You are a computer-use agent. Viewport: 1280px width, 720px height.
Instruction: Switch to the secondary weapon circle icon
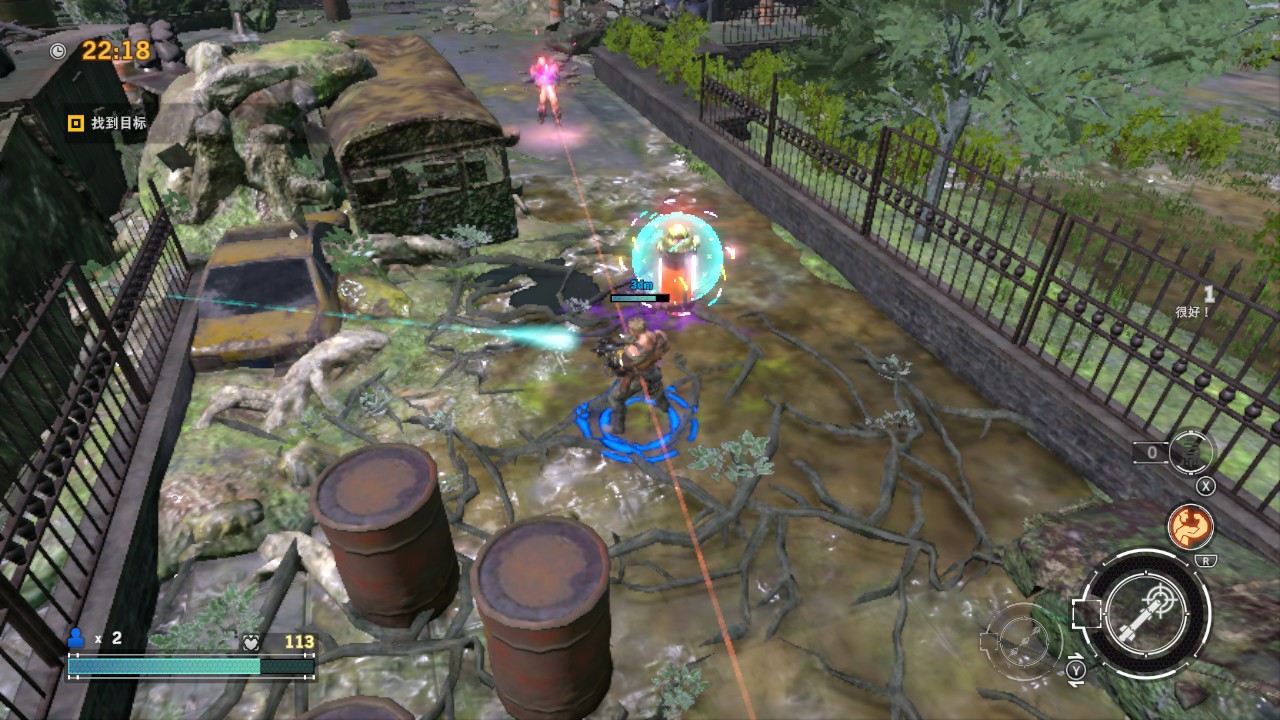(1023, 637)
